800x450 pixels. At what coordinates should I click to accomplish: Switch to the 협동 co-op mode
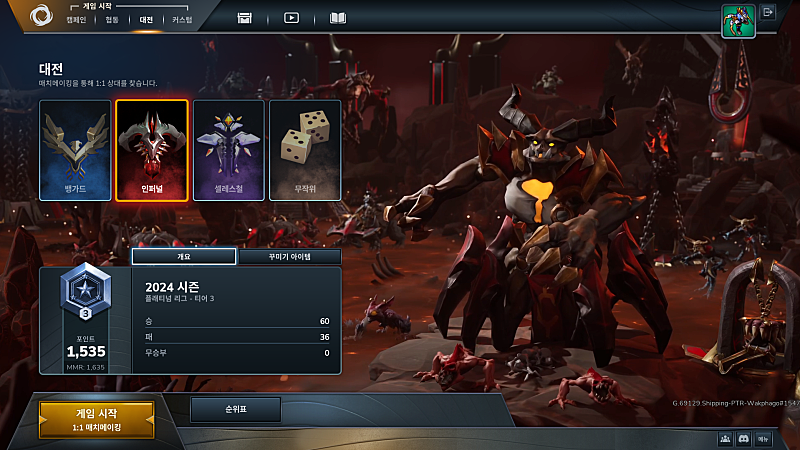111,19
